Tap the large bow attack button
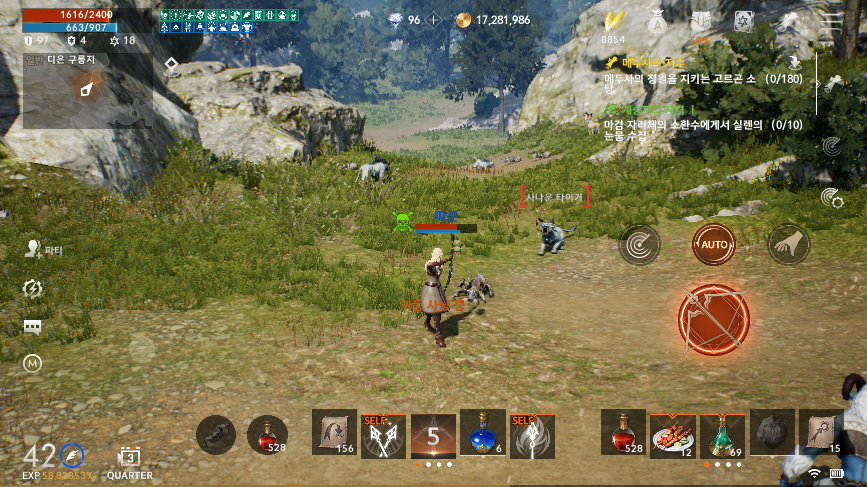Image resolution: width=867 pixels, height=487 pixels. (713, 320)
